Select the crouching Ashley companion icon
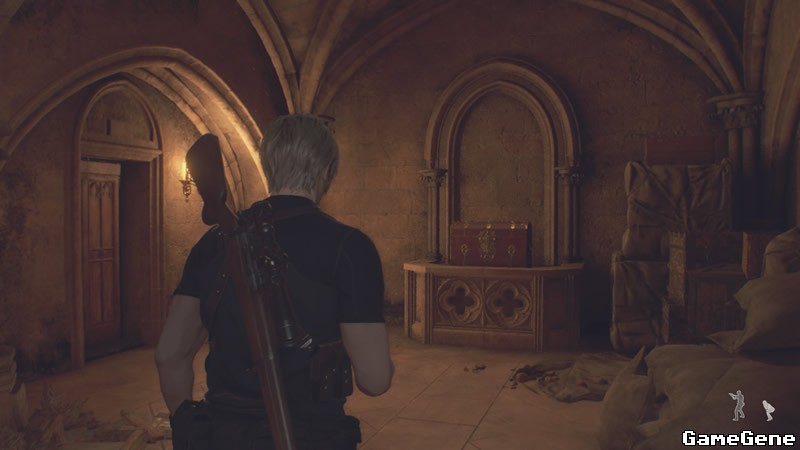Screen dimensions: 800x450 (768, 409)
